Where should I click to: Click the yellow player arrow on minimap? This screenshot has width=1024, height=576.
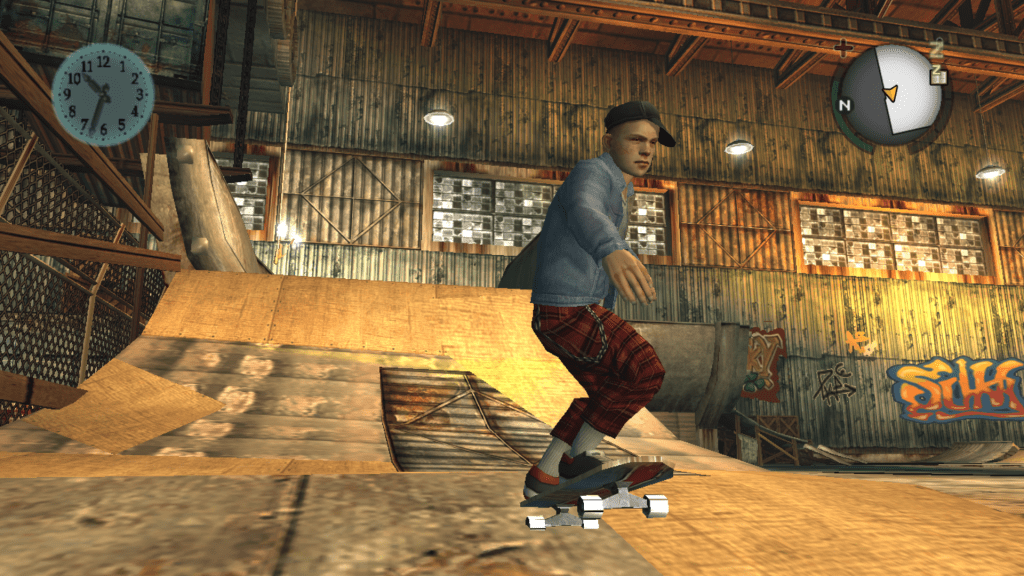[x=889, y=93]
